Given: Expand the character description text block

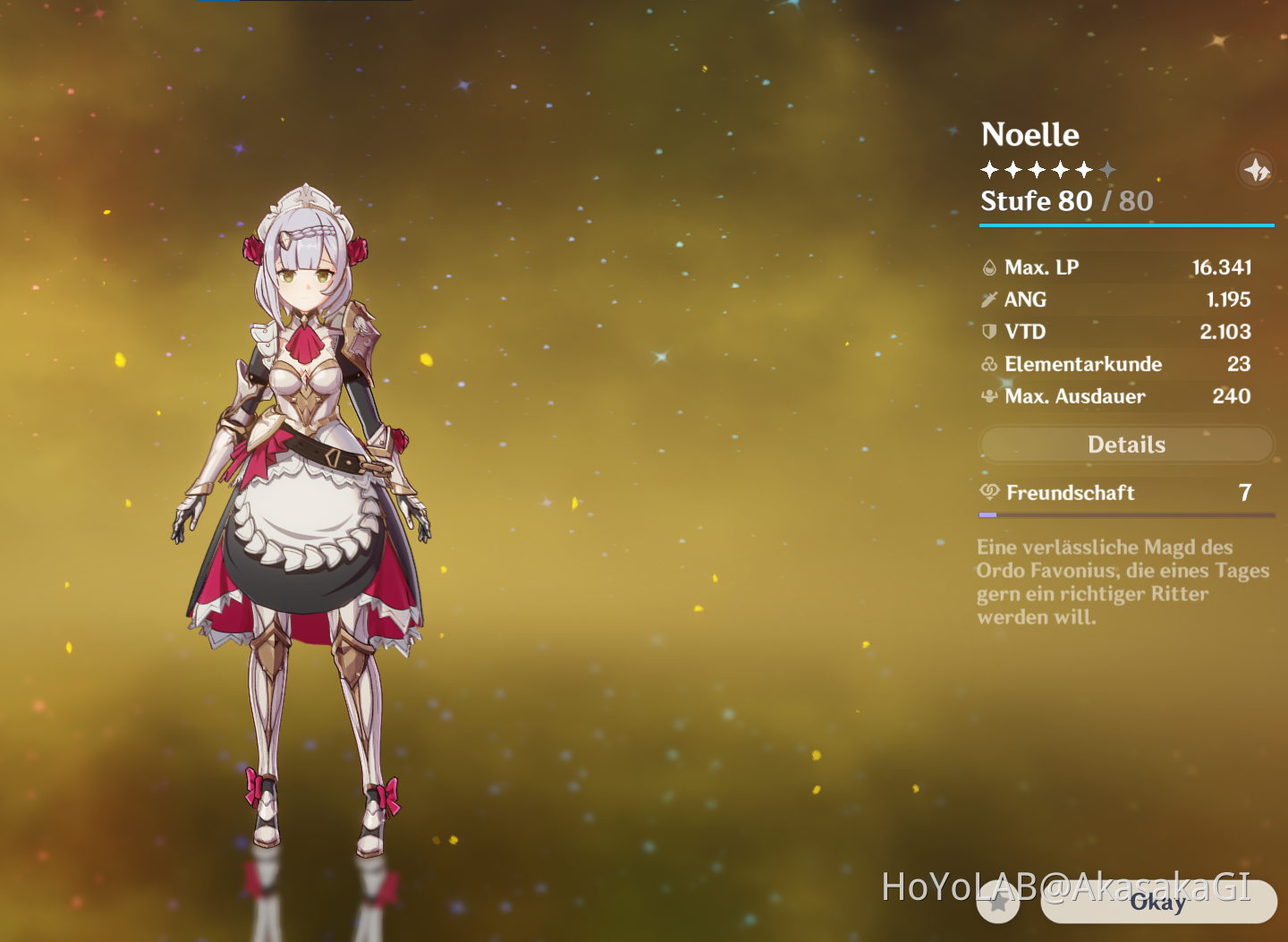Looking at the screenshot, I should click(x=1123, y=581).
